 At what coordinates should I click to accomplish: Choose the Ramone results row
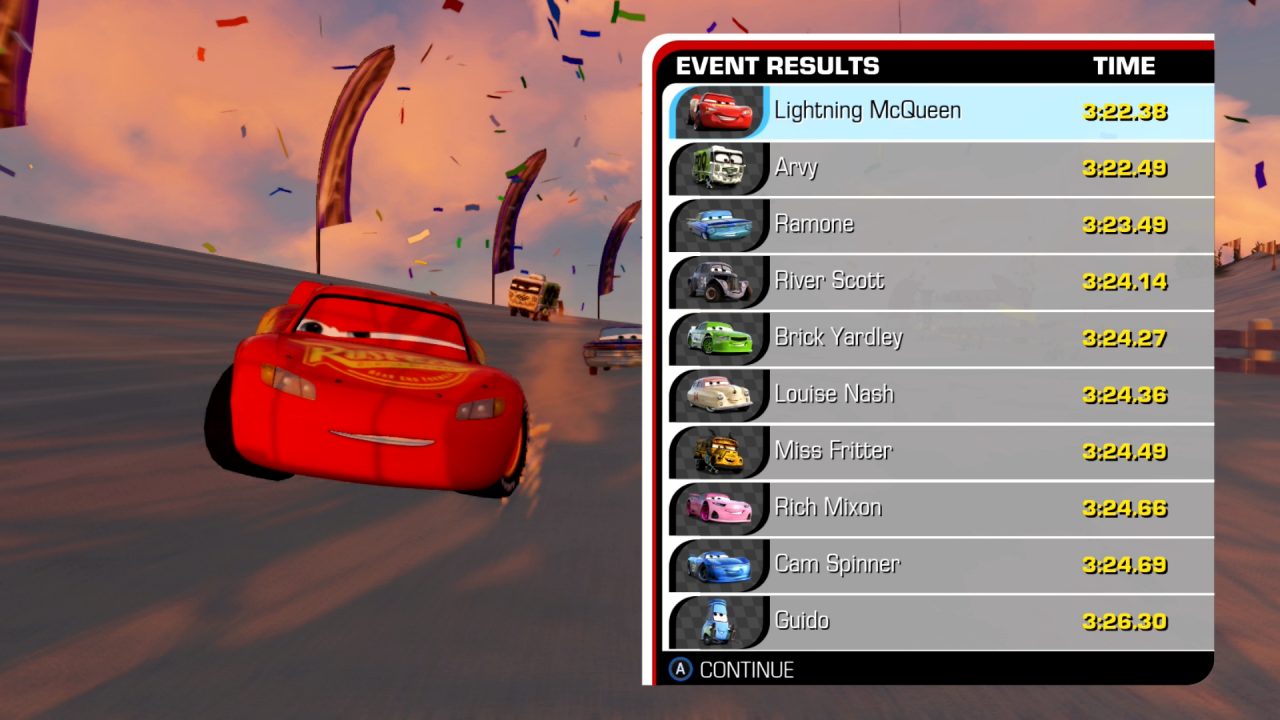940,224
